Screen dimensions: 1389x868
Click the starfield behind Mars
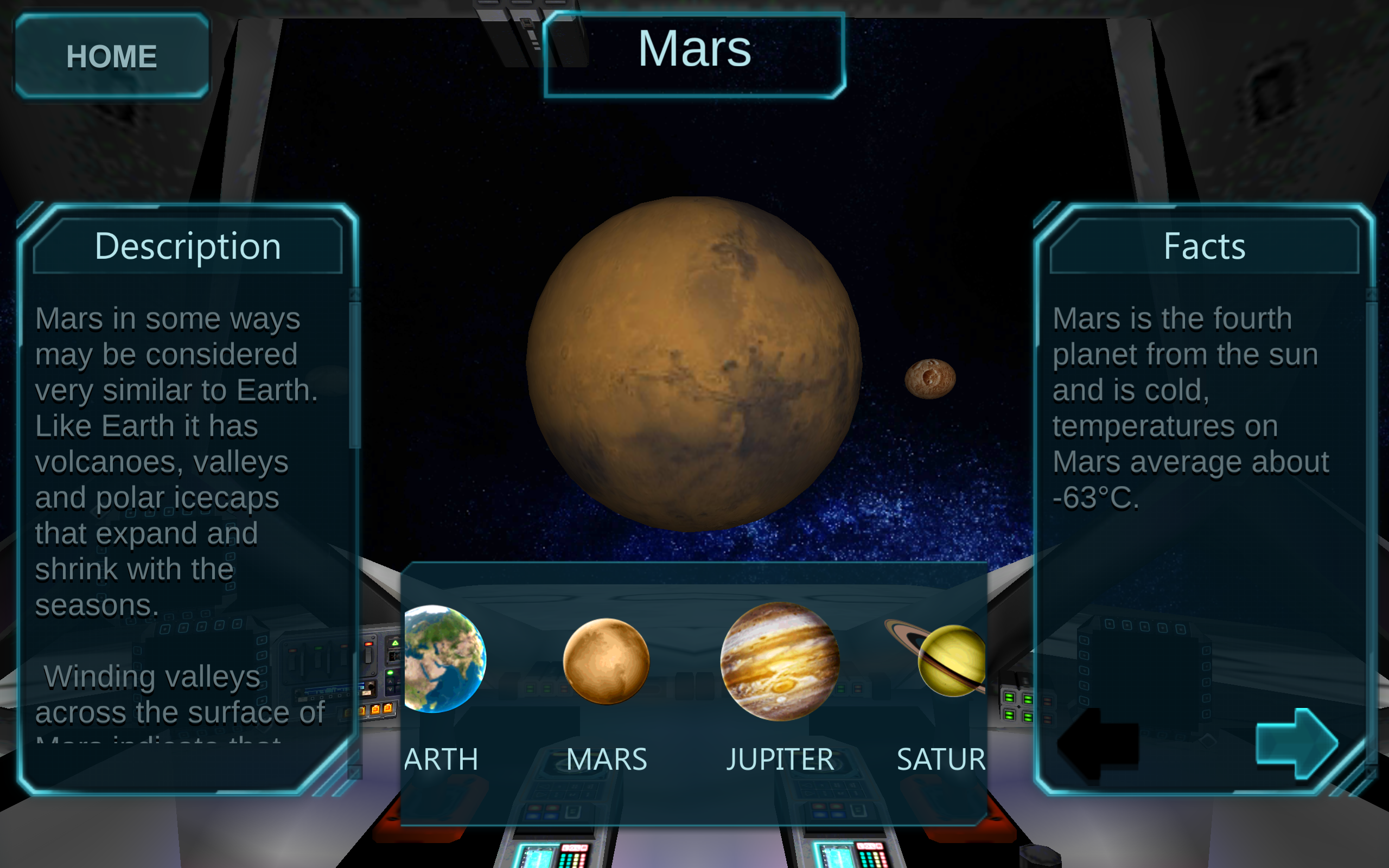coord(1004,201)
